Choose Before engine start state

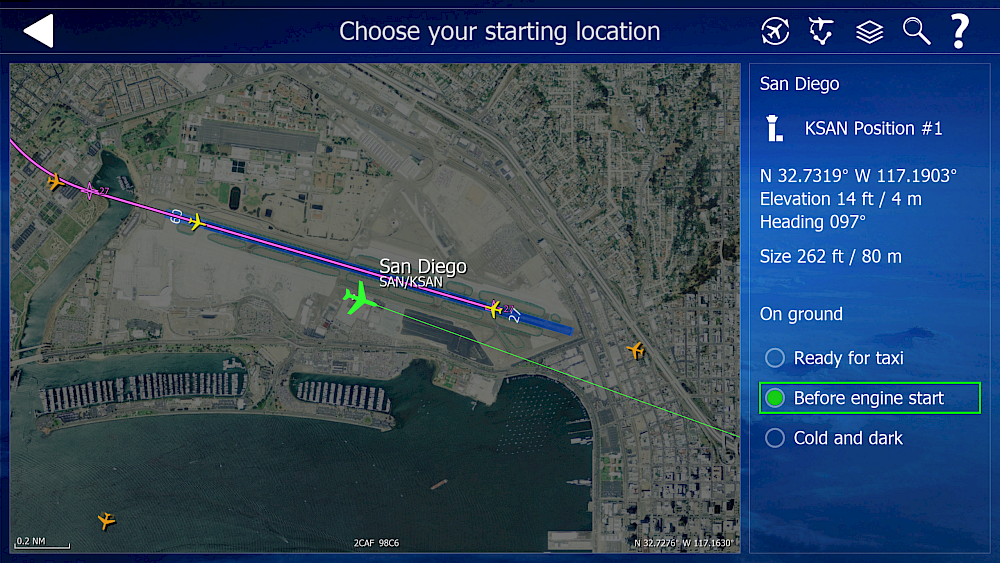[x=775, y=398]
